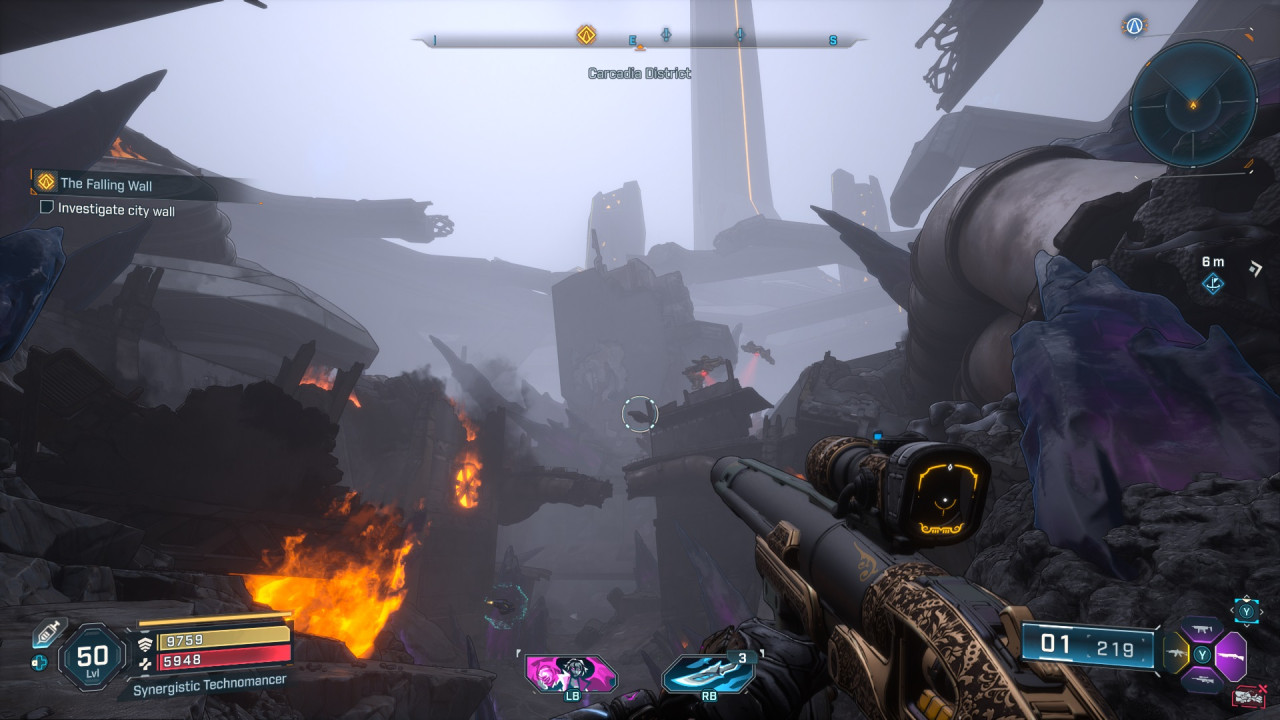Screen dimensions: 1280x720
Task: Click the blue health cross icon near level badge
Action: coord(39,663)
